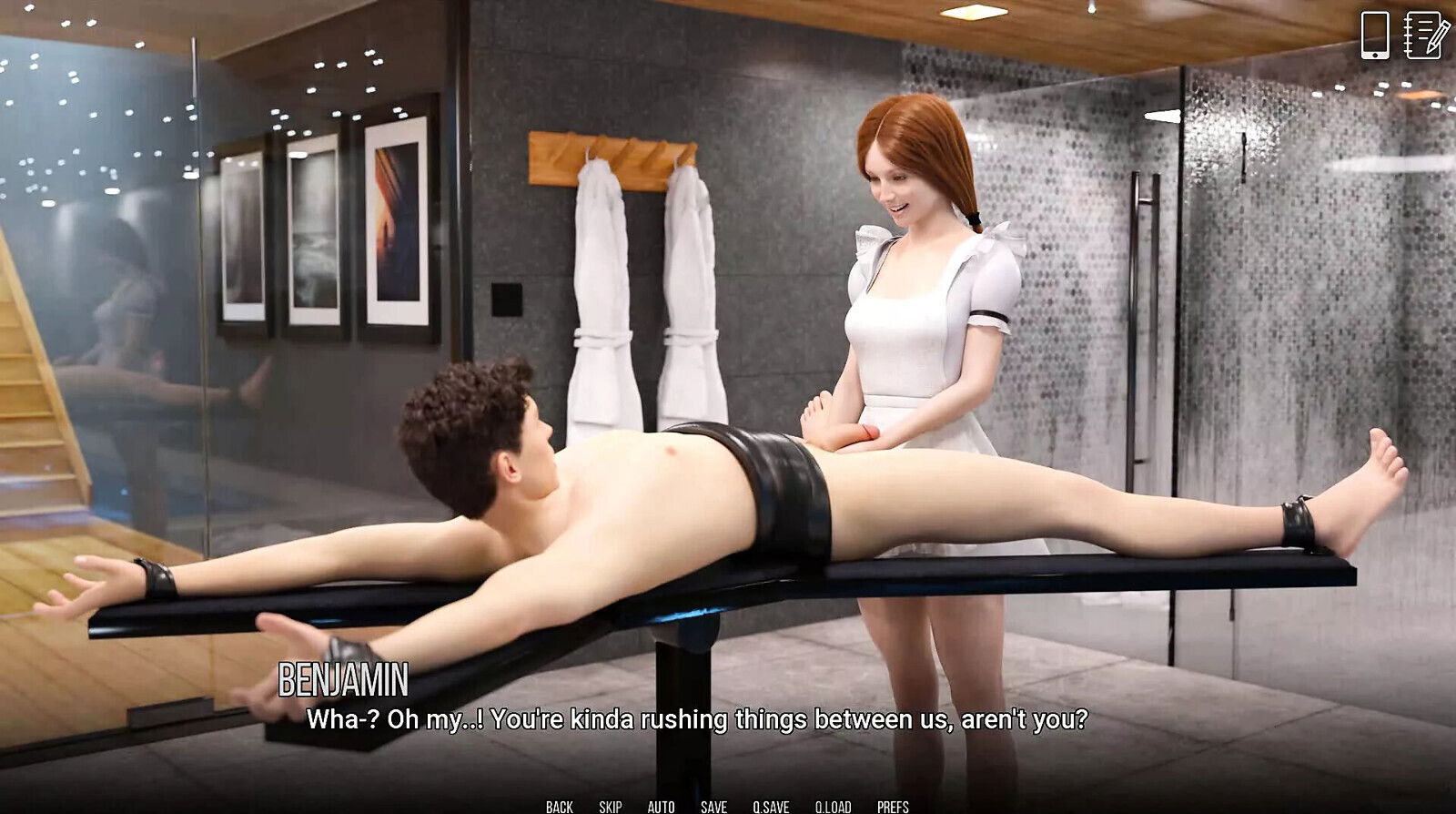The width and height of the screenshot is (1456, 814).
Task: Toggle AUTO text advance mode
Action: [661, 806]
